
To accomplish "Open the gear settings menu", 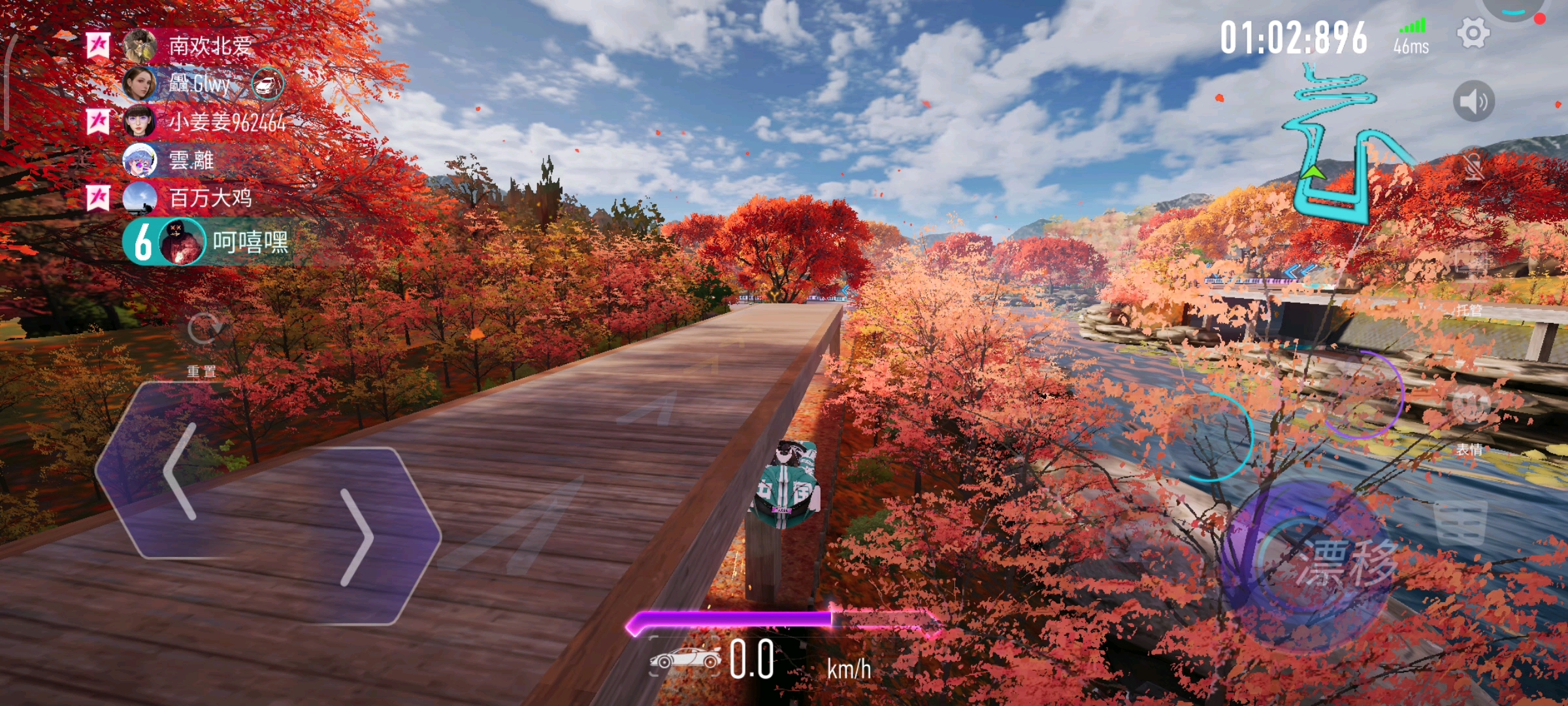I will [1473, 33].
